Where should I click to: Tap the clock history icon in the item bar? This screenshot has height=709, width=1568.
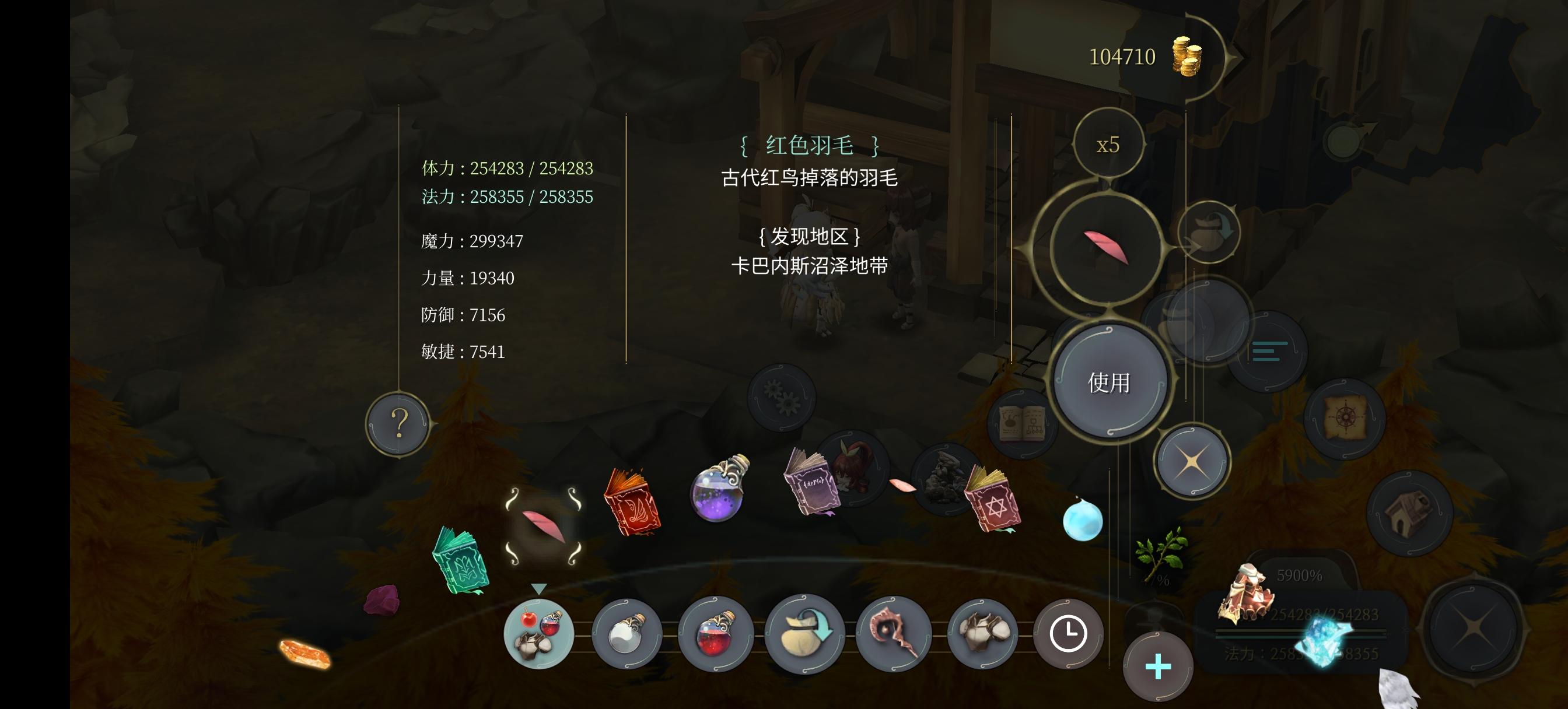click(x=1069, y=633)
